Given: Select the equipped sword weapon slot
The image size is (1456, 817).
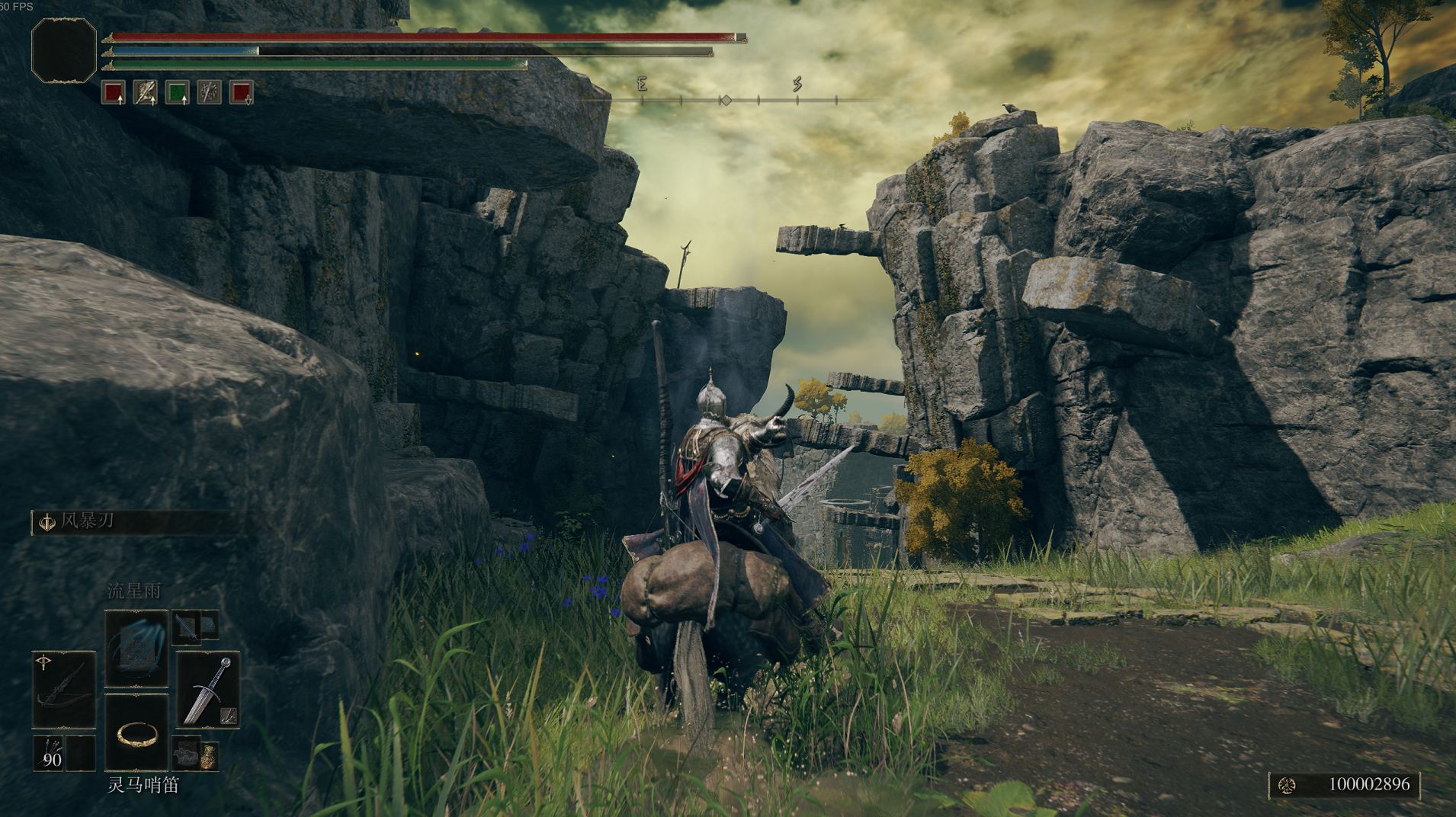Looking at the screenshot, I should pyautogui.click(x=208, y=689).
